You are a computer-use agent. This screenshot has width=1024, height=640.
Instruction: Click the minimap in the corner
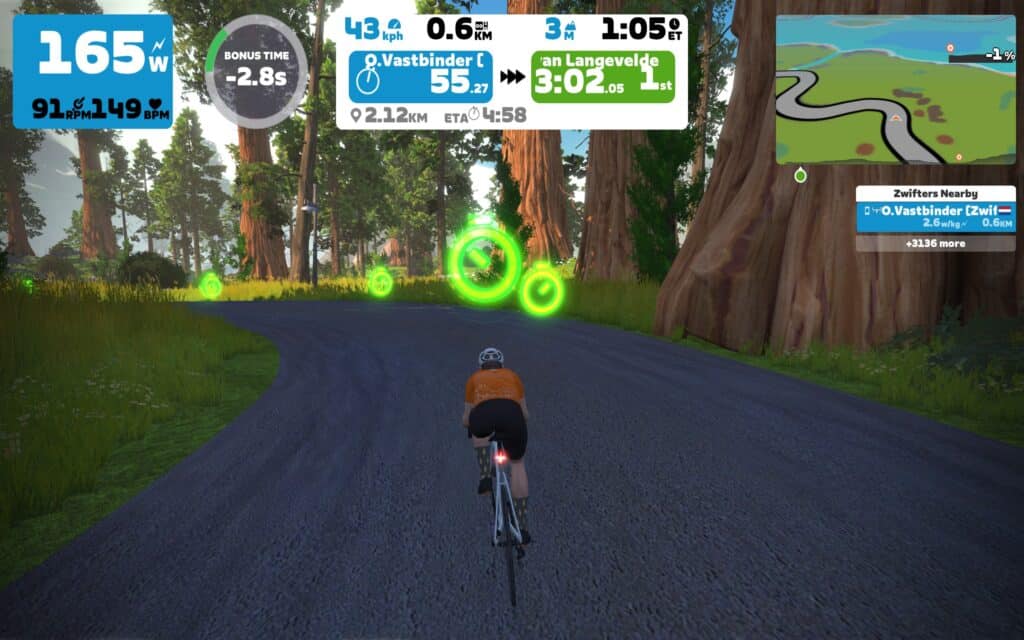click(x=895, y=89)
